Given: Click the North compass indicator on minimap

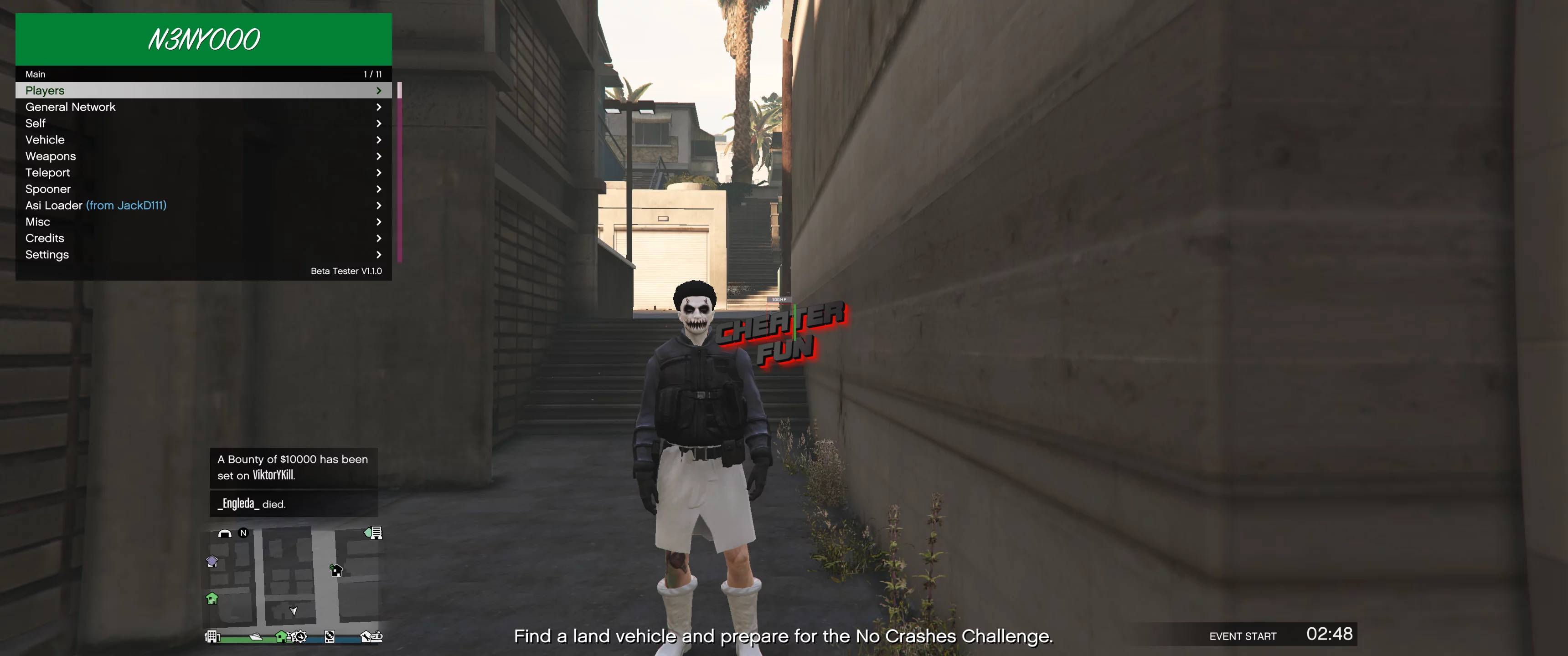Looking at the screenshot, I should [243, 534].
